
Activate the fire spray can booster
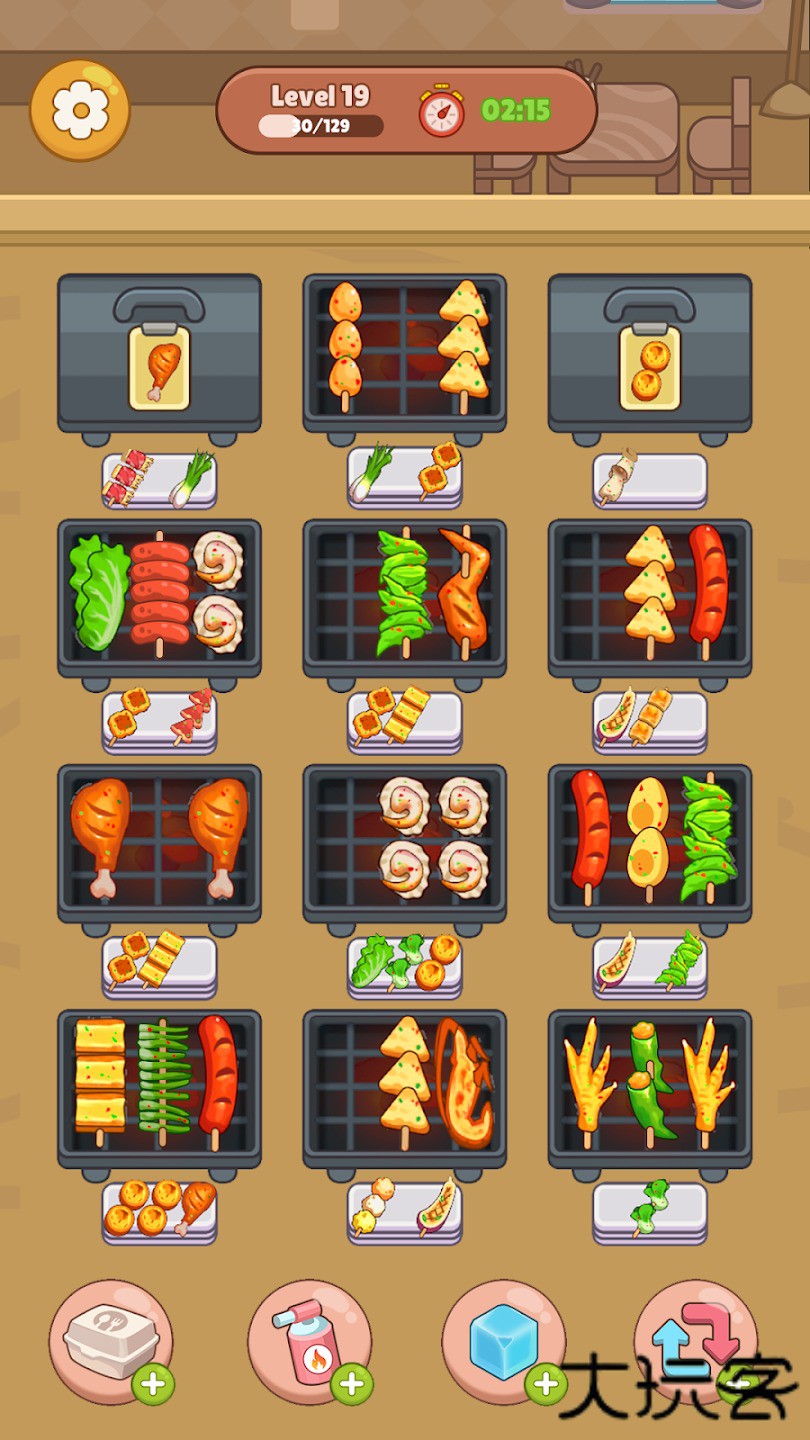pos(309,1341)
